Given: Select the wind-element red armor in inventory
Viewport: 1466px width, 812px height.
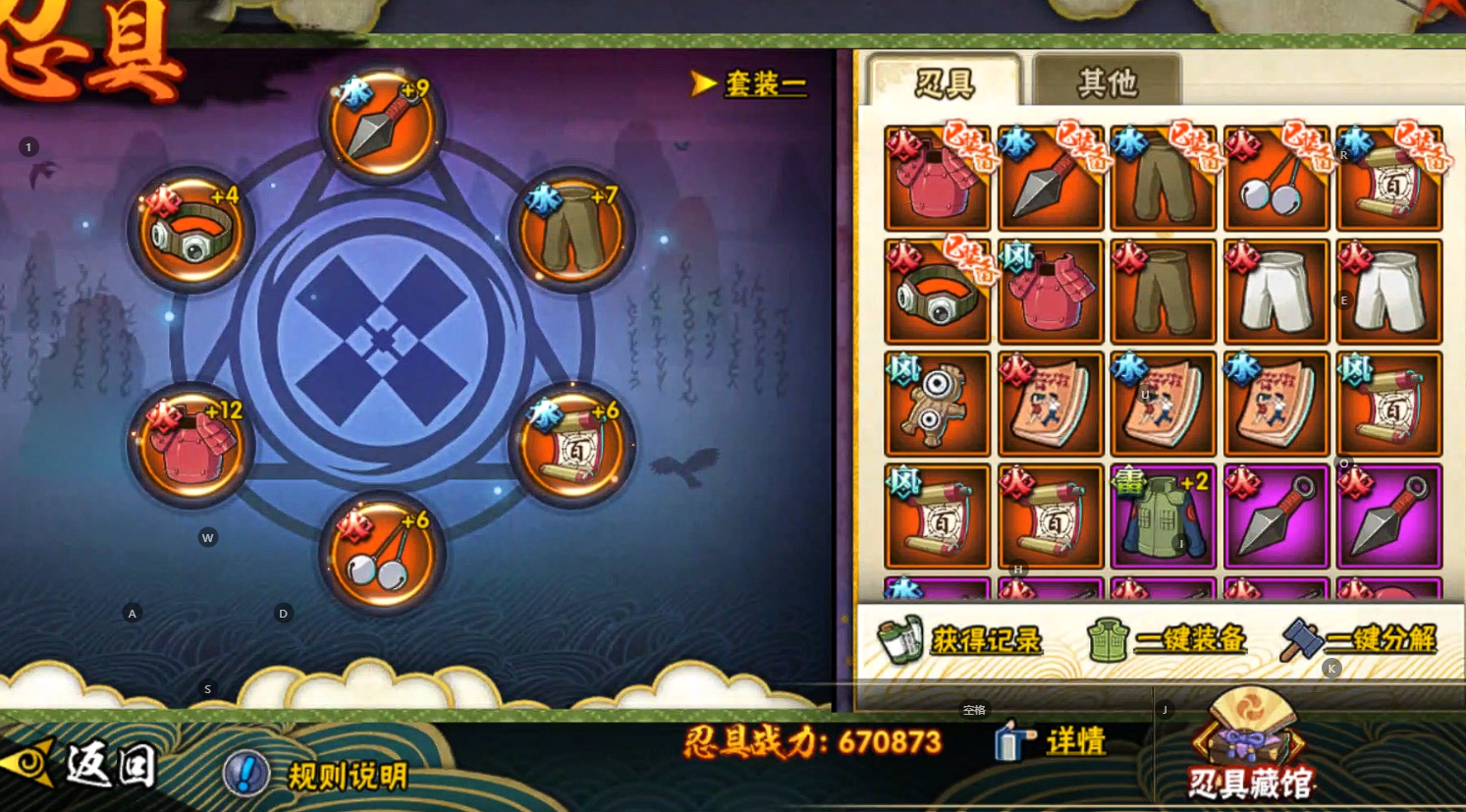Looking at the screenshot, I should pos(1050,291).
